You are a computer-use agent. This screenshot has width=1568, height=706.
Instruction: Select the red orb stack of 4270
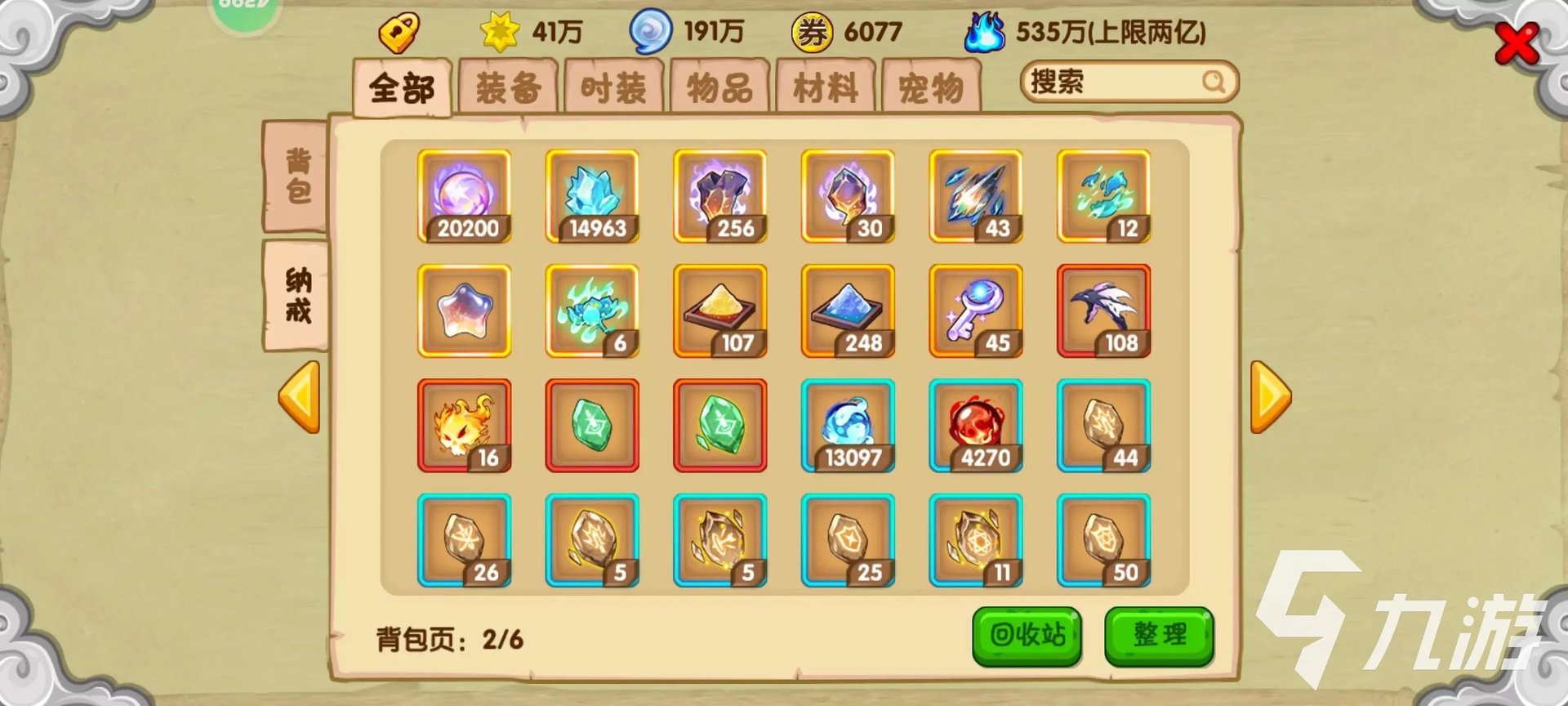pos(976,426)
